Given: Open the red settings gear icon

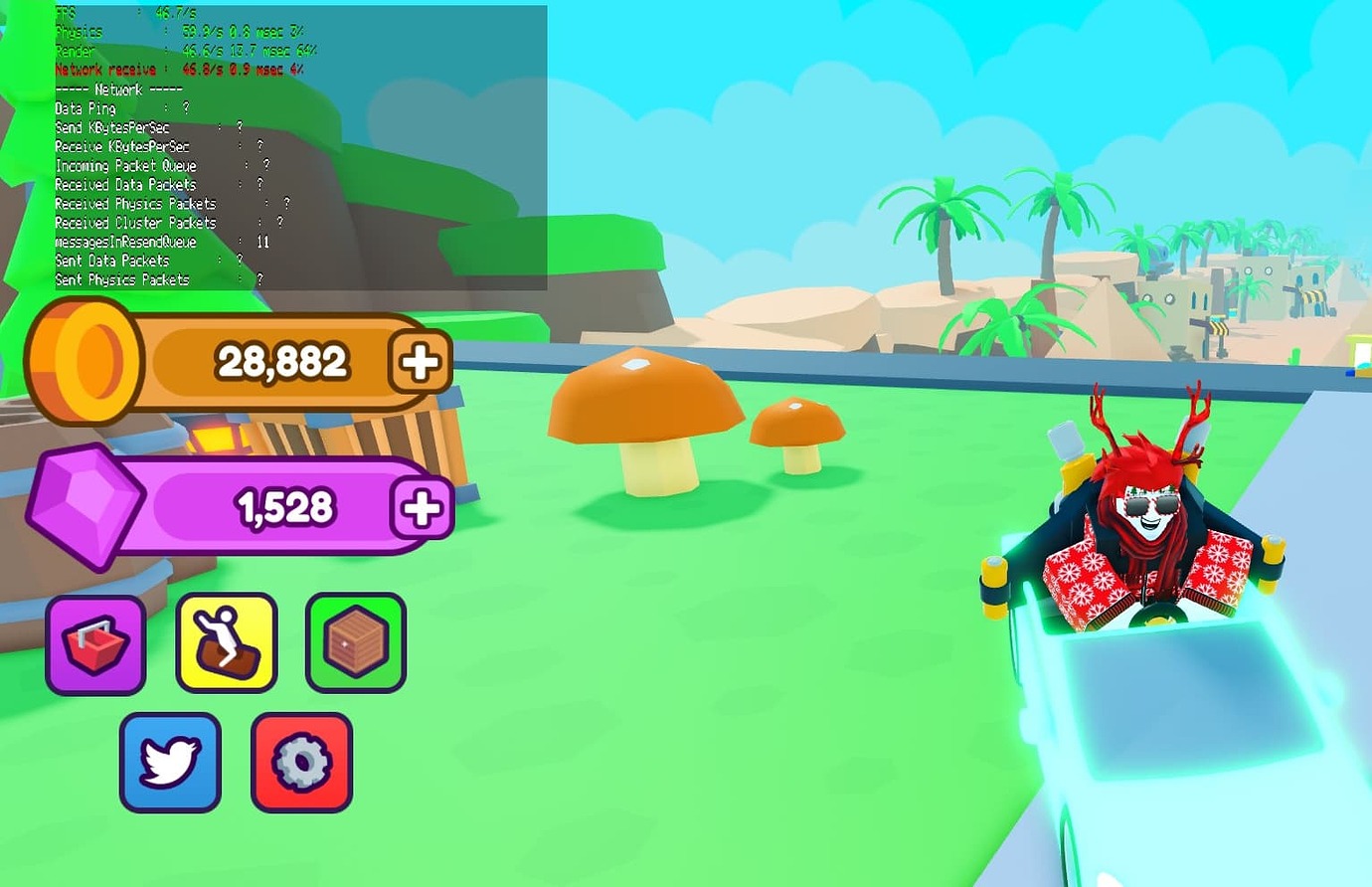Looking at the screenshot, I should pyautogui.click(x=301, y=762).
